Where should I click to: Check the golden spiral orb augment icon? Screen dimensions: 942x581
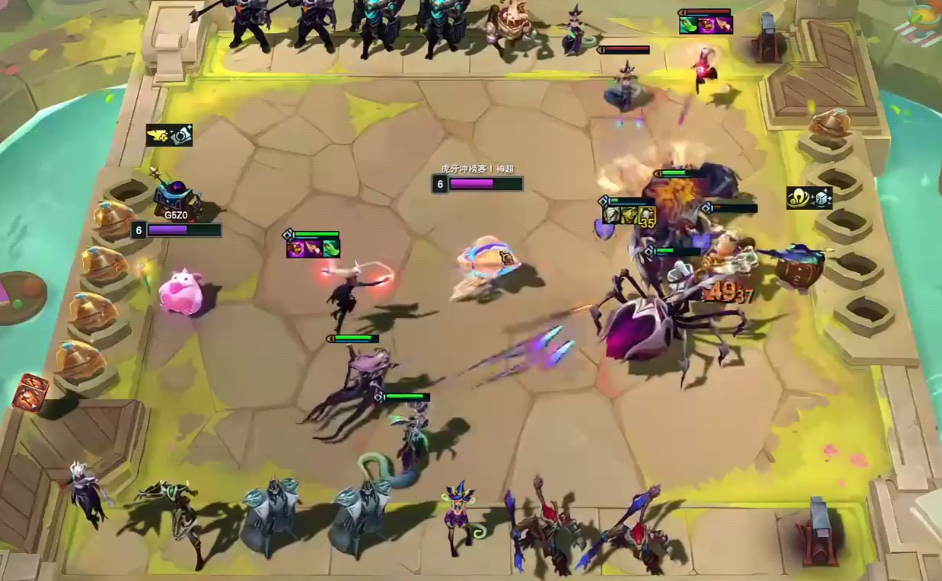tap(798, 198)
